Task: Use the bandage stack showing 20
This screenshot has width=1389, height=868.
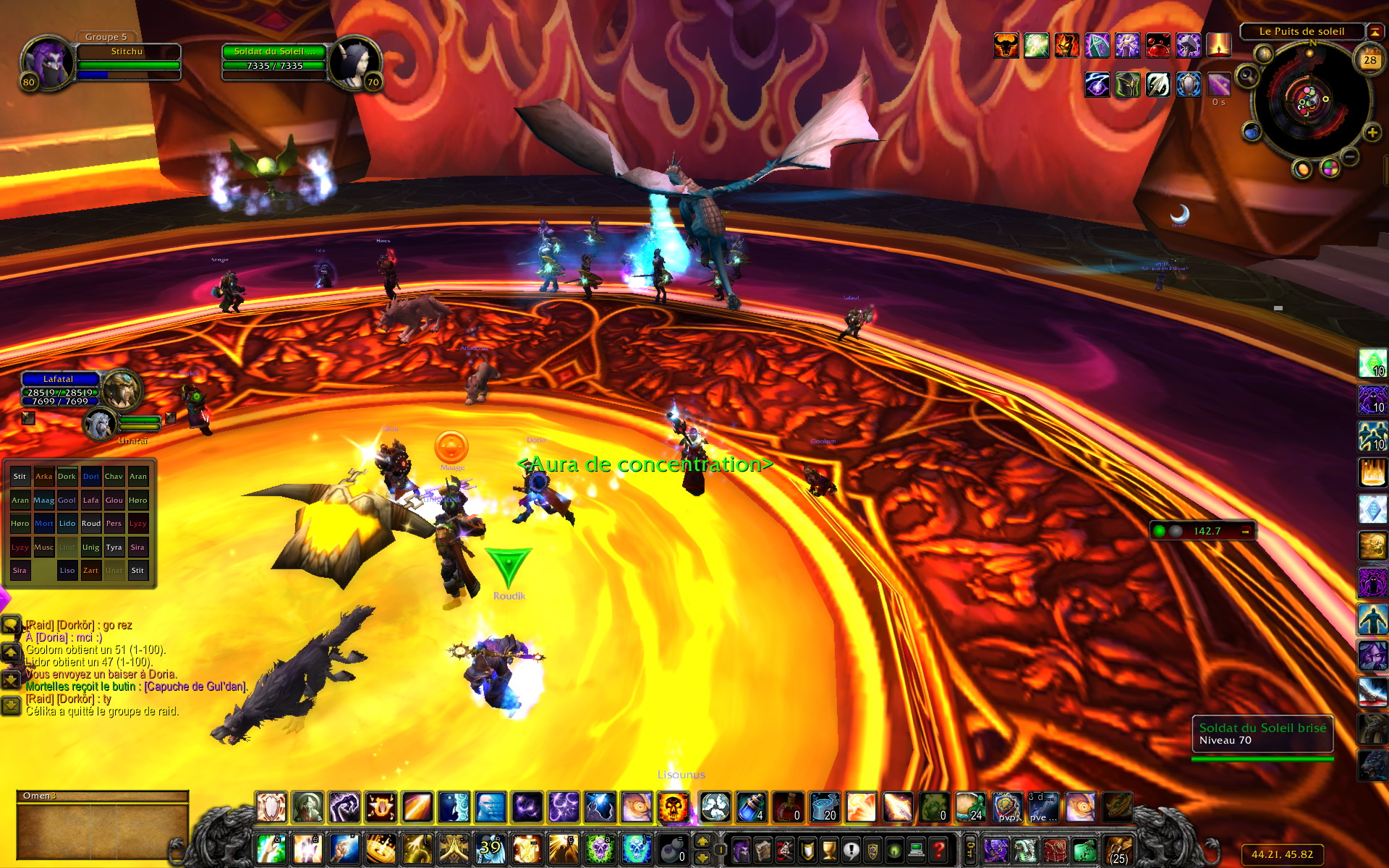Action: (825, 807)
